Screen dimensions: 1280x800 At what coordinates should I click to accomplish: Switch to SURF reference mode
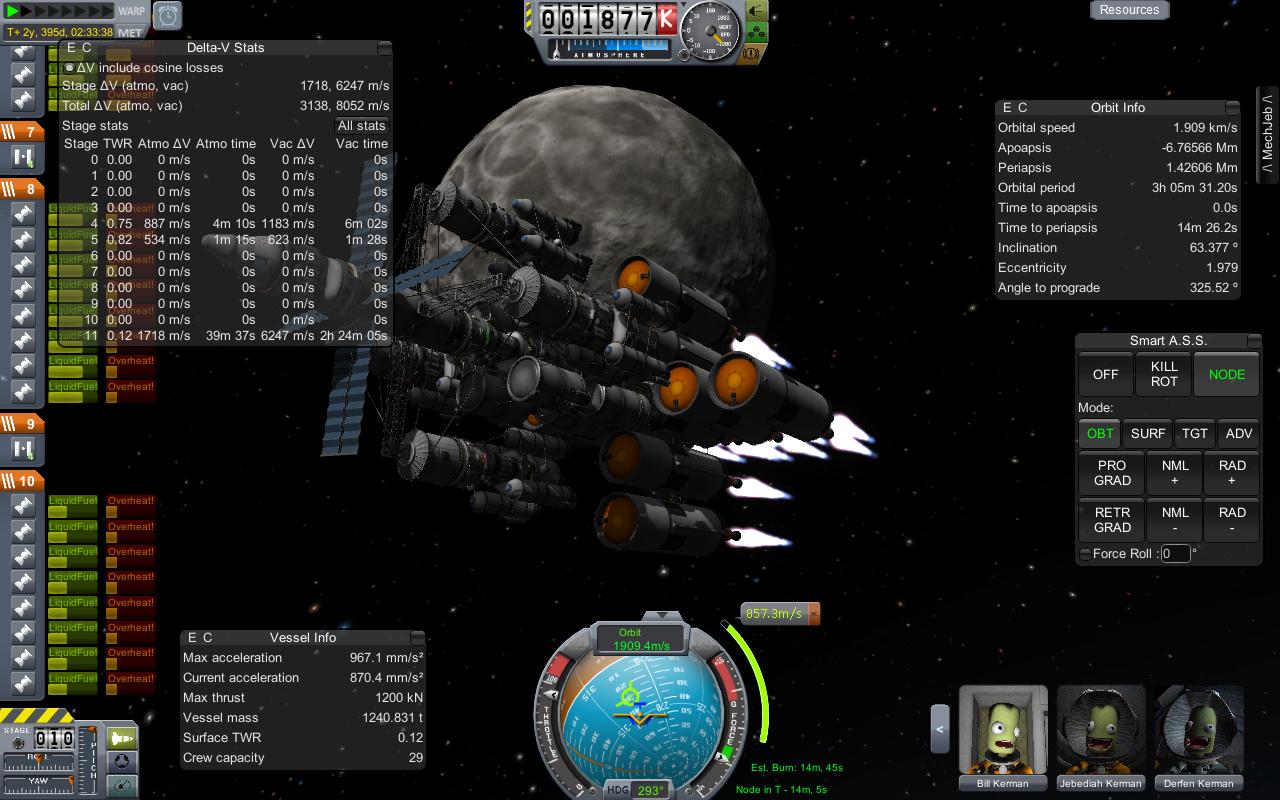pyautogui.click(x=1148, y=433)
